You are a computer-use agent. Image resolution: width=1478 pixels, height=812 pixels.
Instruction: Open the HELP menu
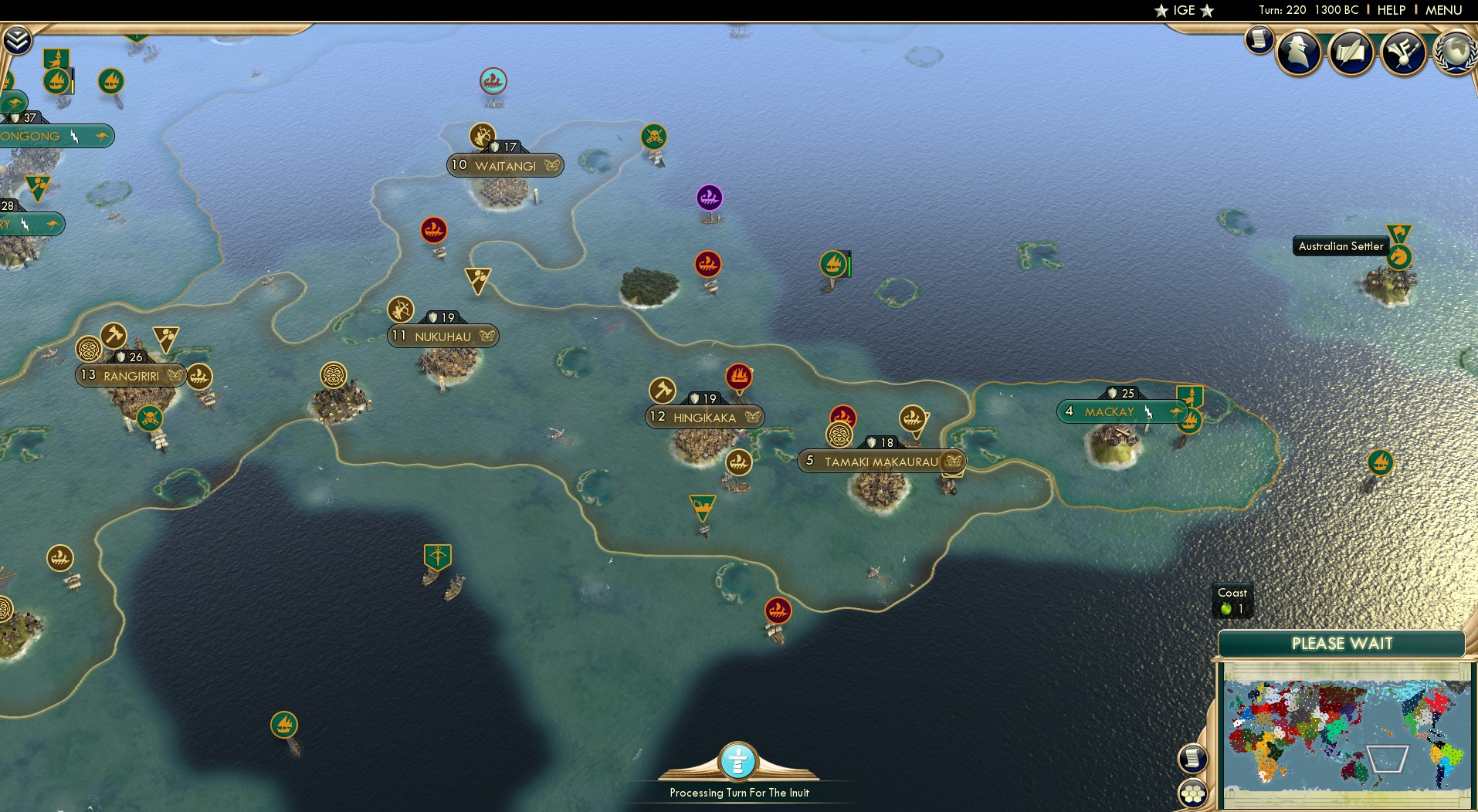pyautogui.click(x=1390, y=10)
